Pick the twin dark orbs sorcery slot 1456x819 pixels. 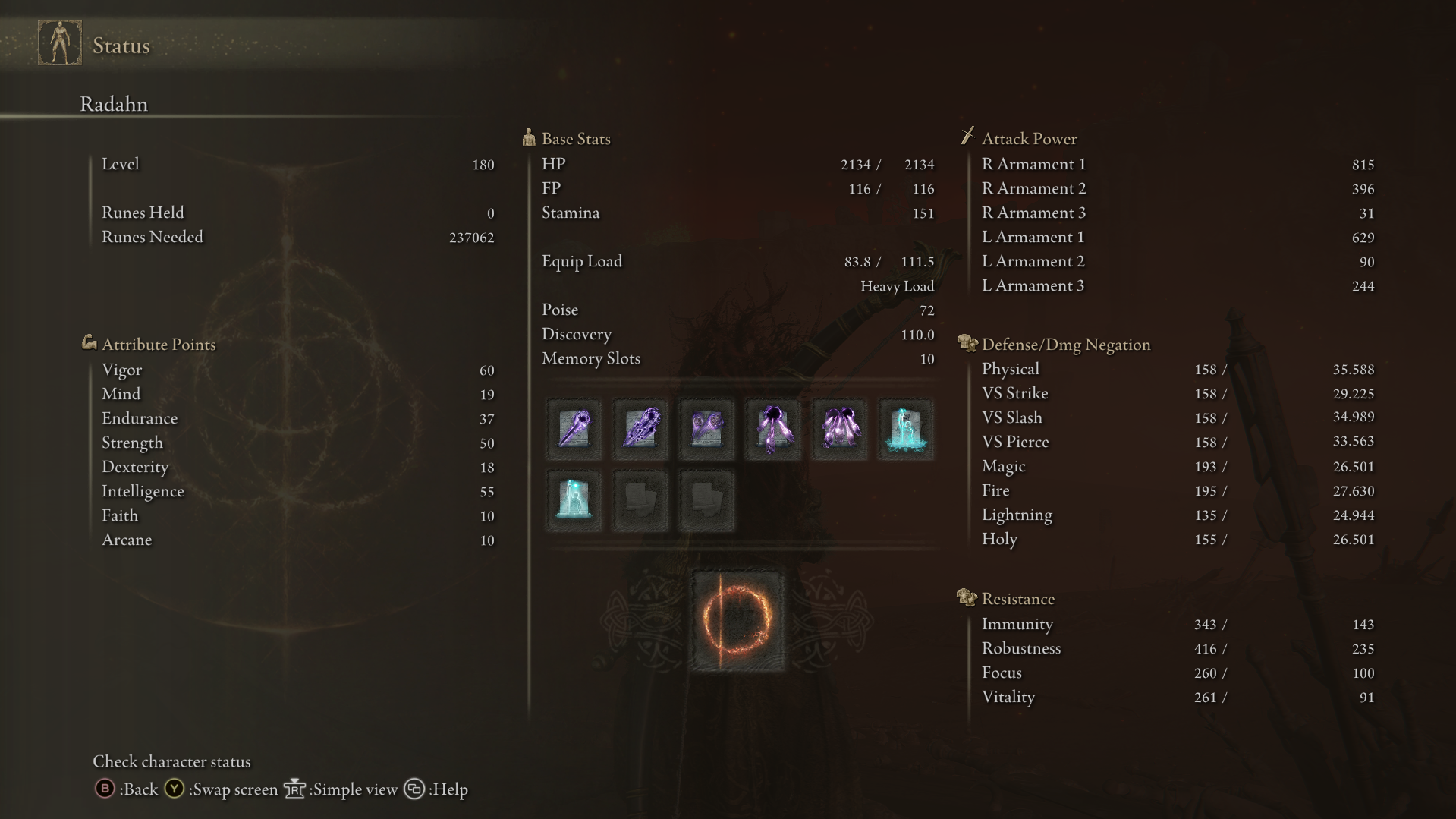point(839,430)
